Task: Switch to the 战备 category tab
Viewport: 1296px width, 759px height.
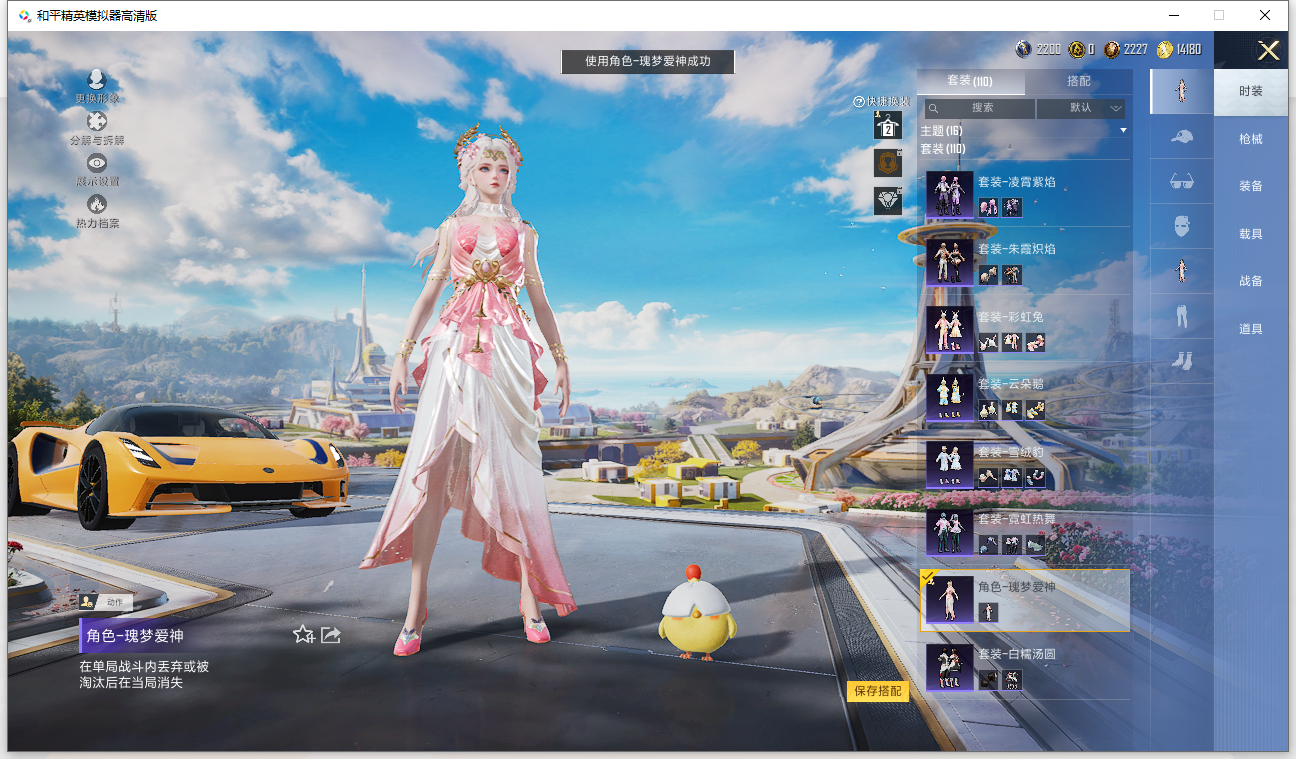Action: click(1250, 281)
